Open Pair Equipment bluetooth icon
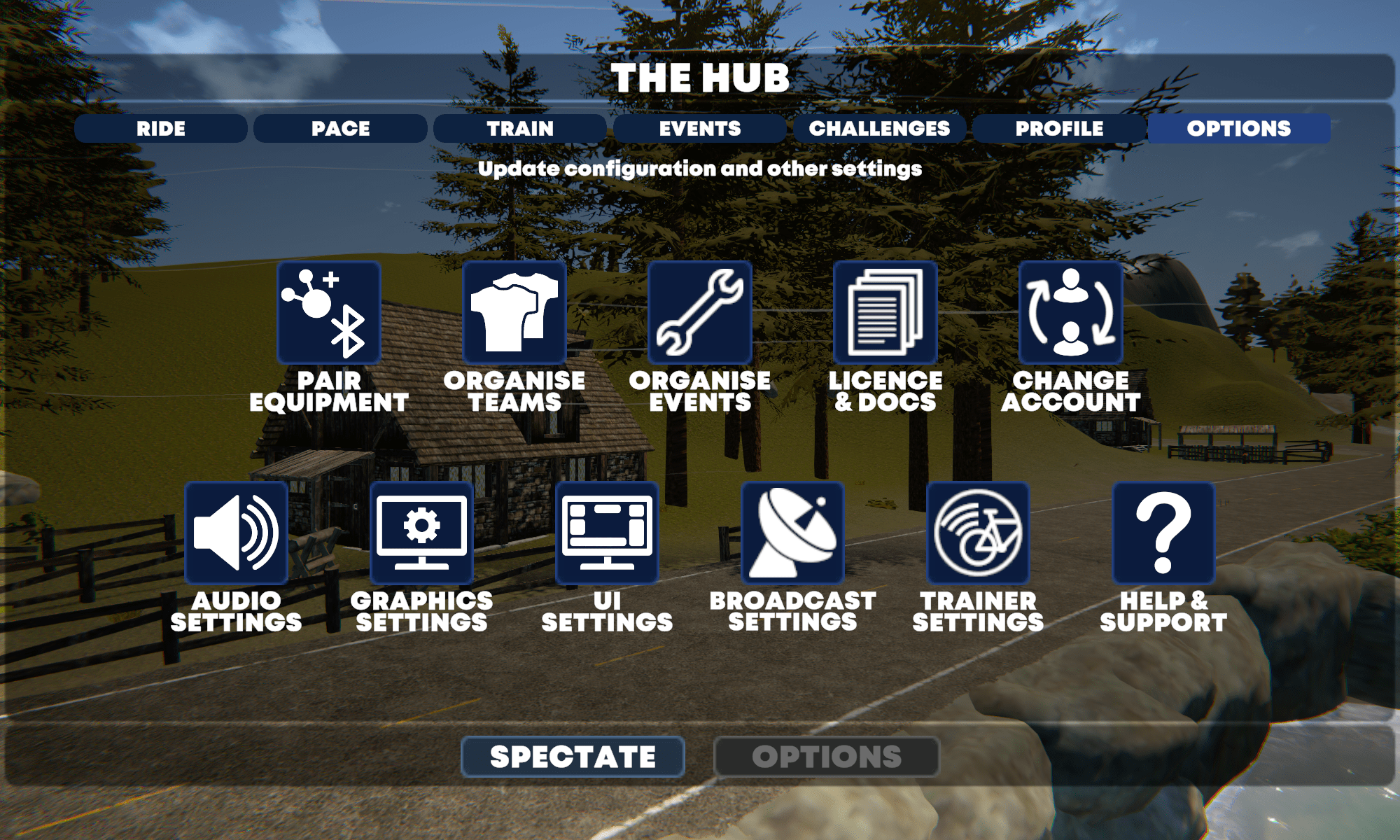The image size is (1400, 840). [329, 313]
